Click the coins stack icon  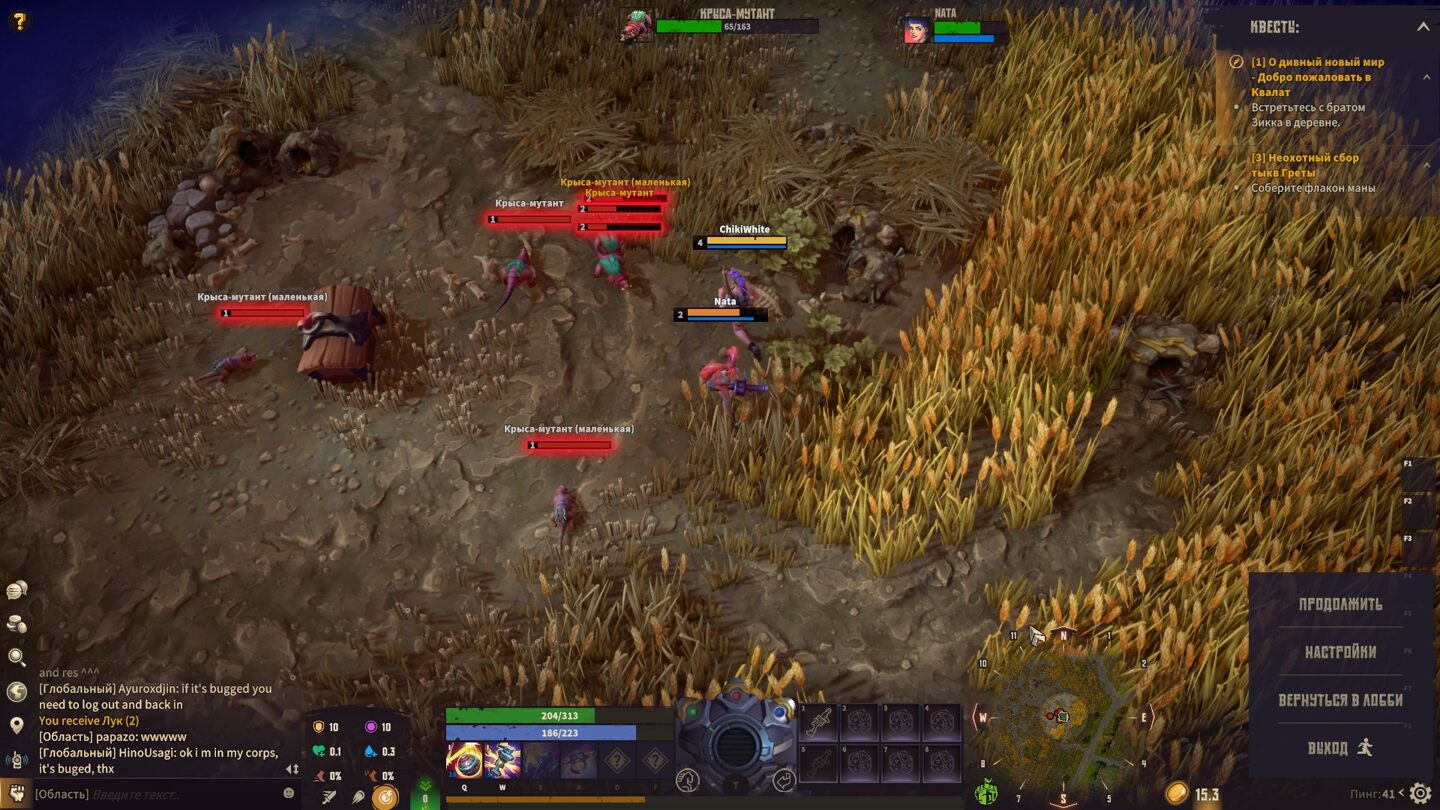tap(16, 624)
